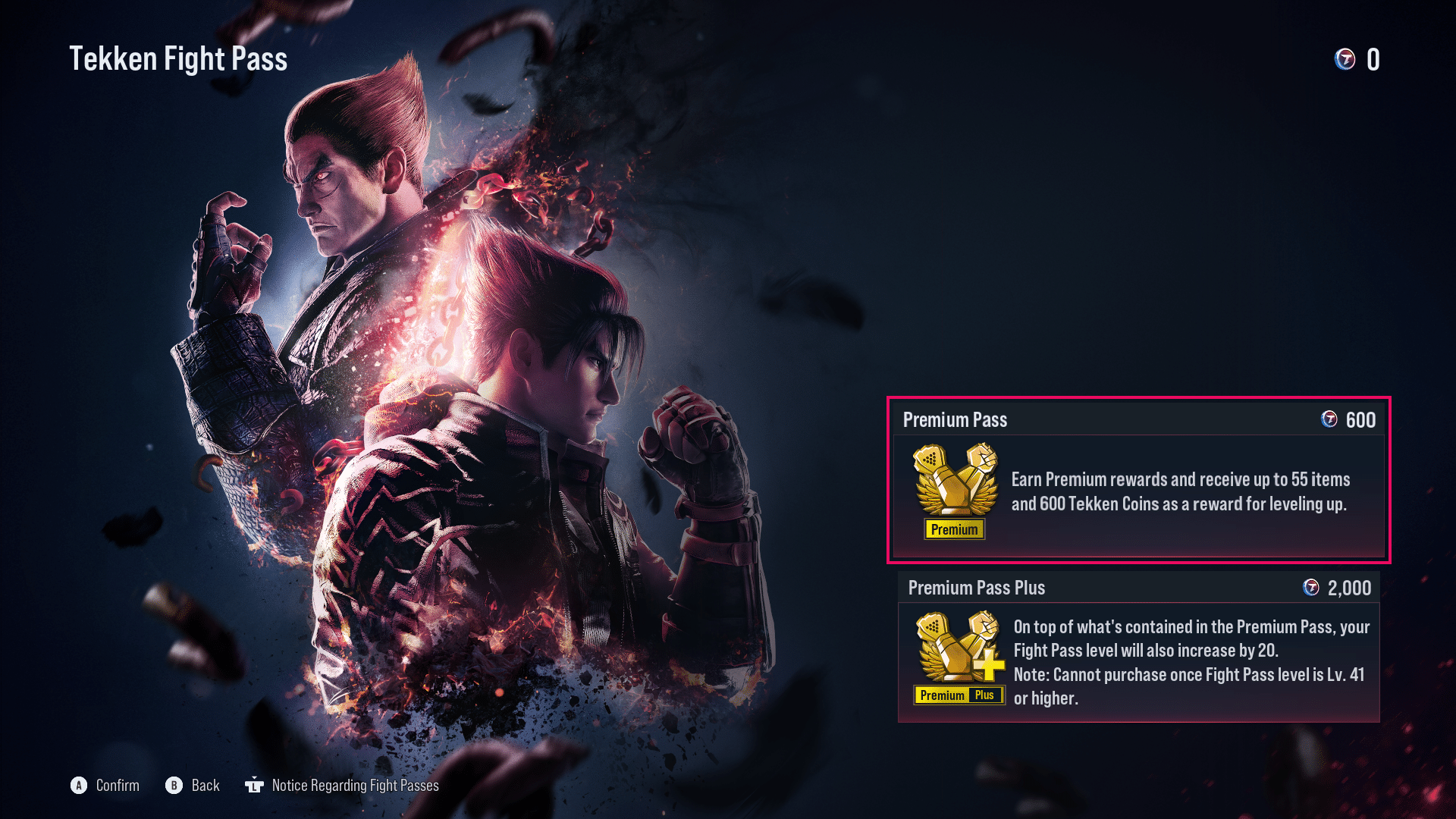Select the Premium Pass golden glove icon
This screenshot has width=1456, height=819.
coord(954,485)
